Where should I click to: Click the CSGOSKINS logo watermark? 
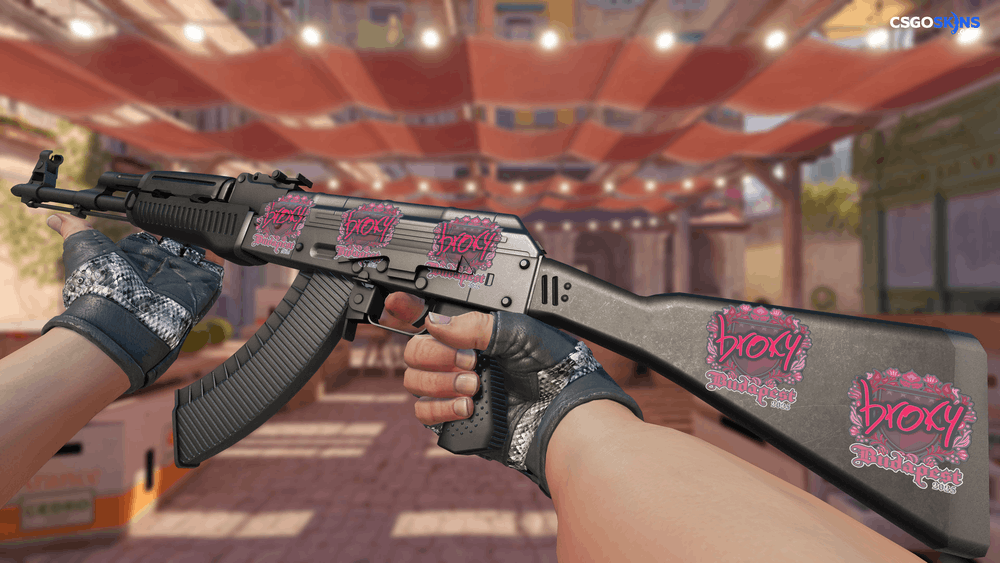point(935,23)
